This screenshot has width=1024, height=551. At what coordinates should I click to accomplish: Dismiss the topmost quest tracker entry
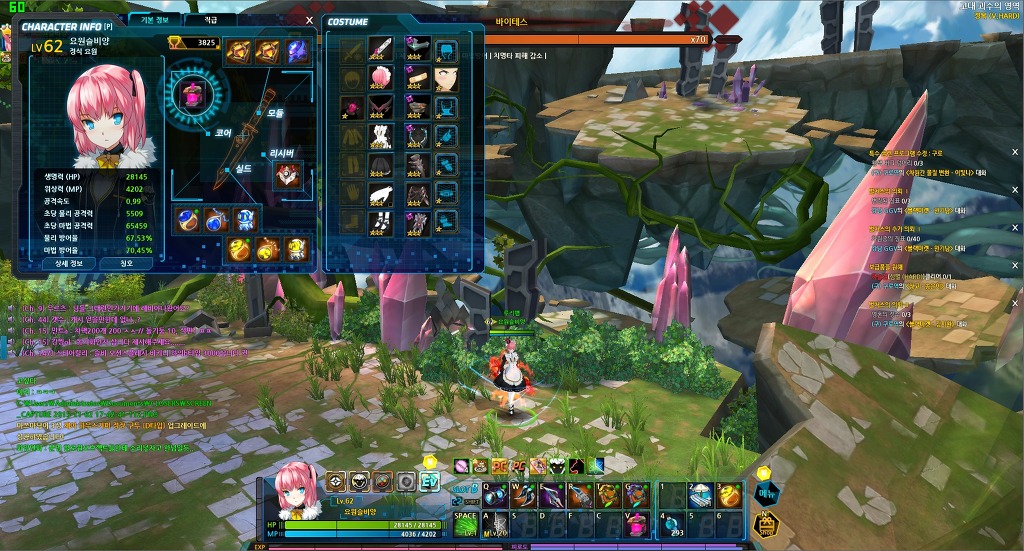coord(1014,152)
